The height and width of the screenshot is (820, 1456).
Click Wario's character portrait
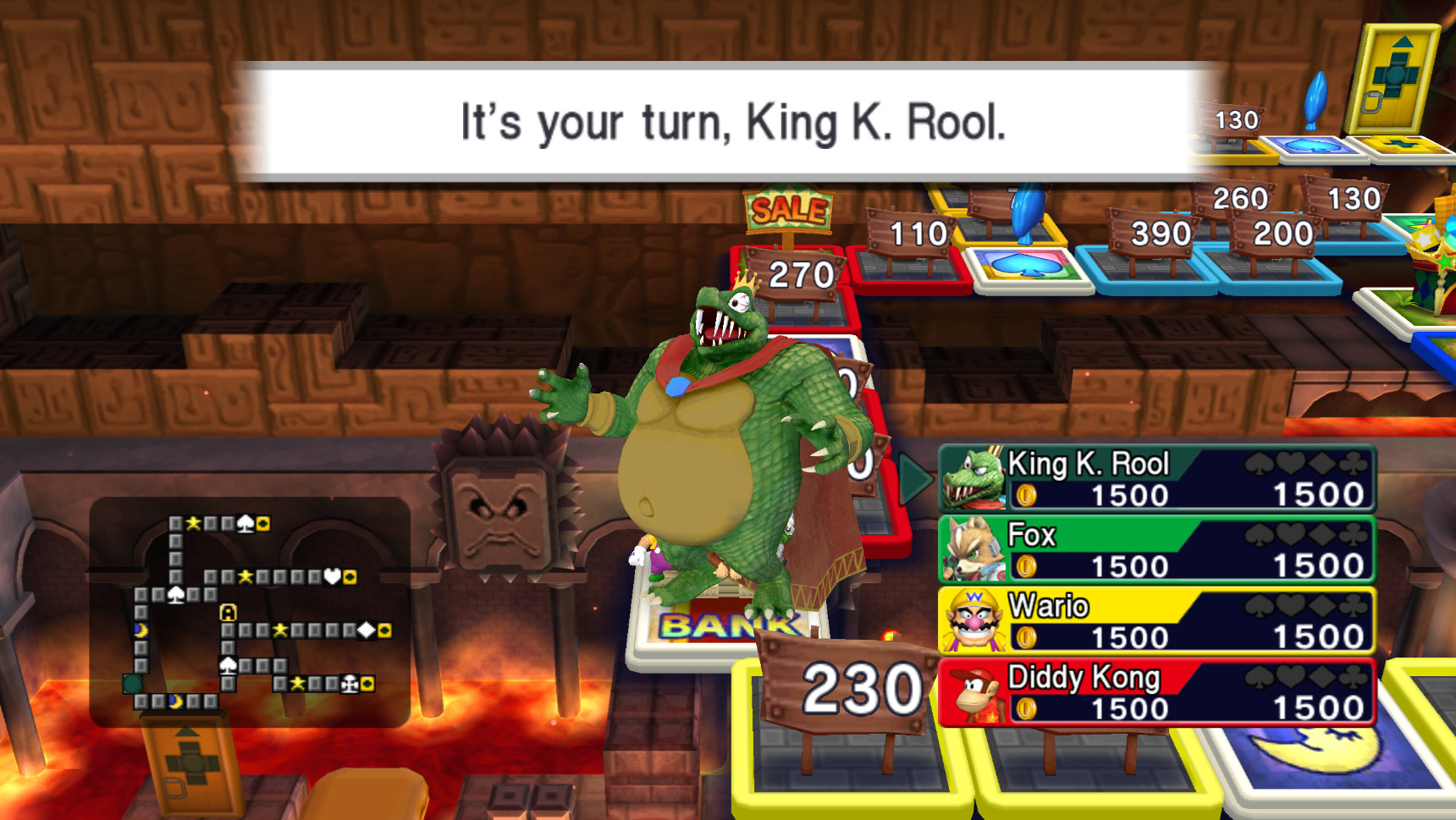(972, 622)
